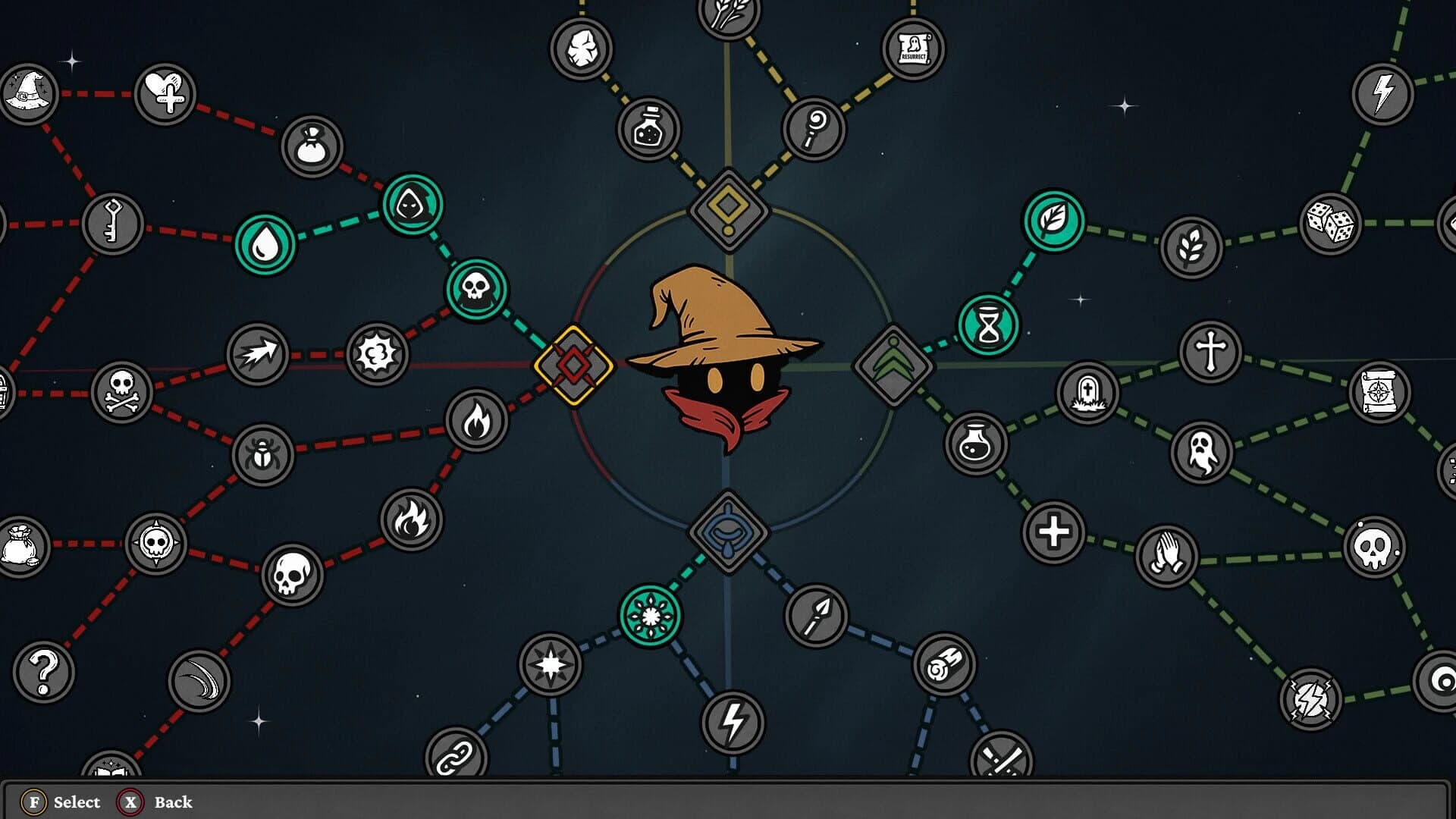
Task: Choose the teal leaf skill node
Action: click(1053, 221)
